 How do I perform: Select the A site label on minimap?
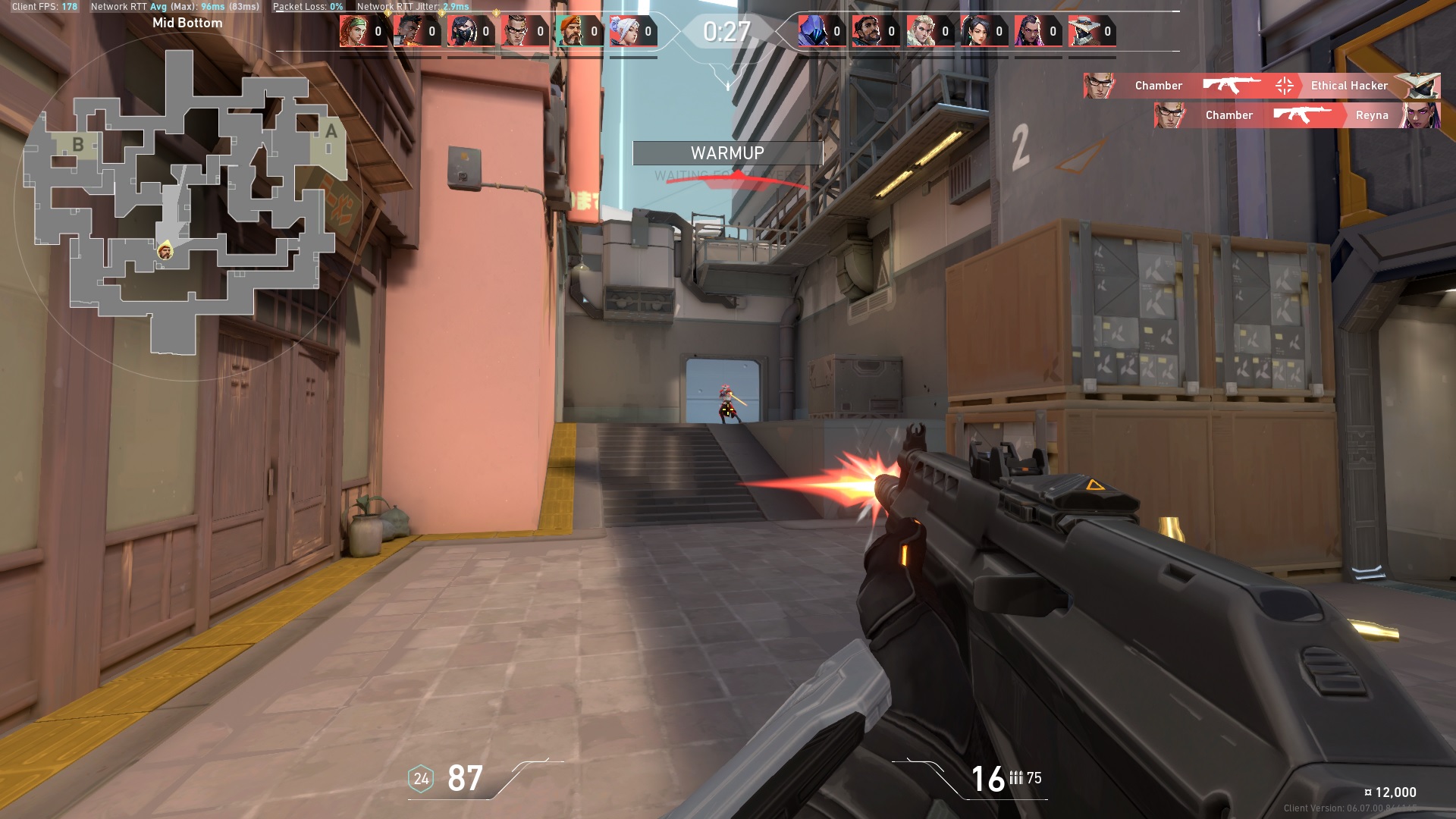pos(331,131)
